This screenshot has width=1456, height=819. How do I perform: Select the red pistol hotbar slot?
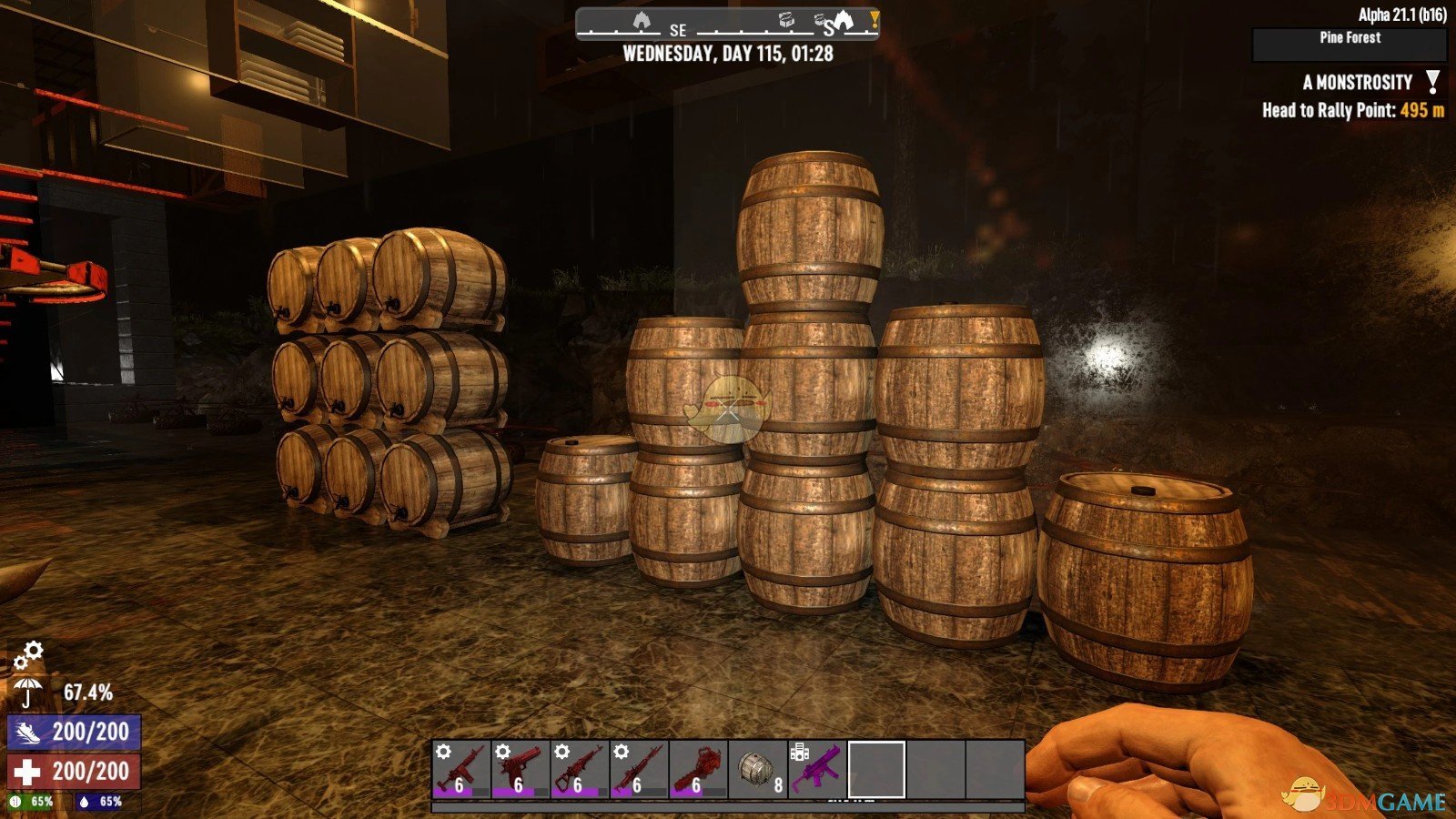pos(520,769)
